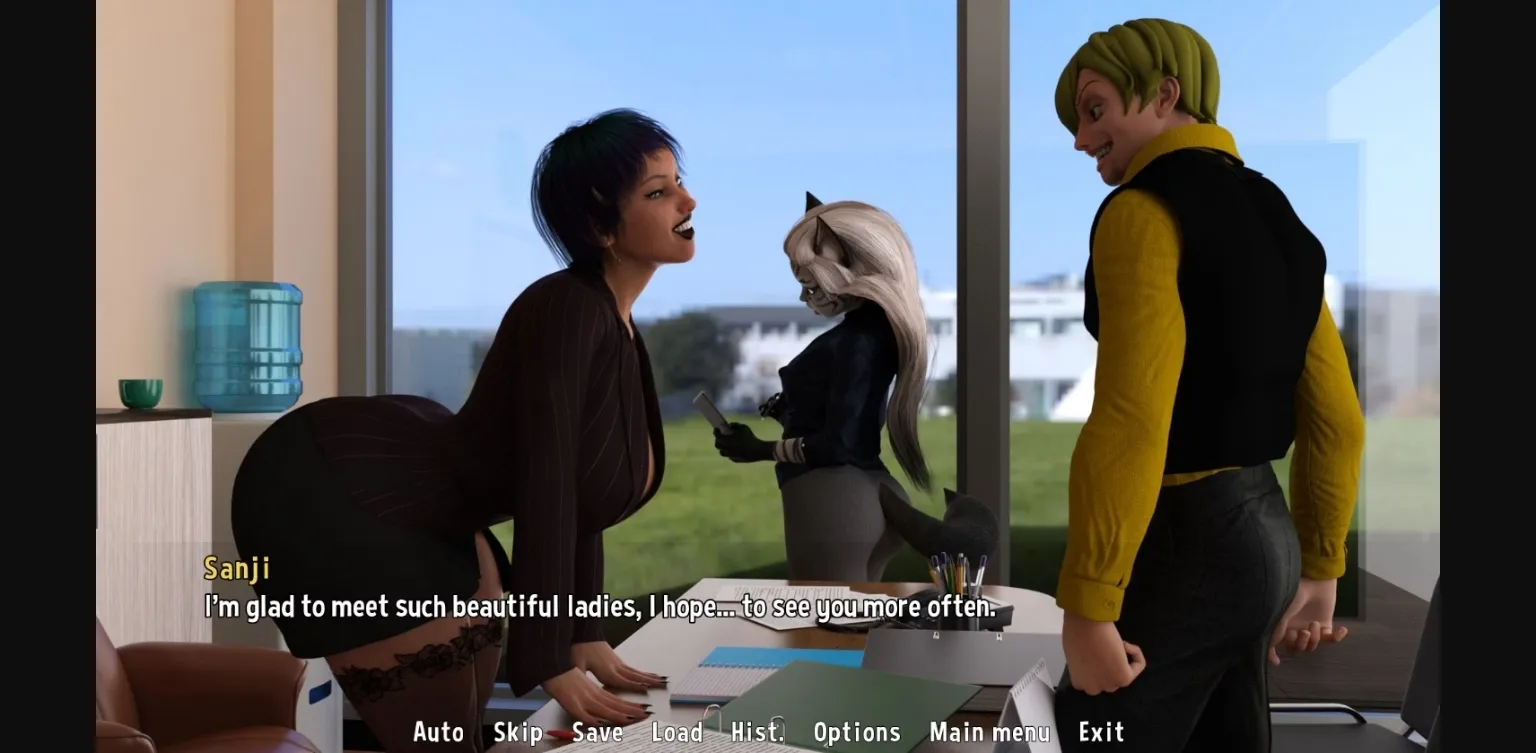Viewport: 1536px width, 753px height.
Task: View dialogue history using Hist.
Action: coord(757,732)
